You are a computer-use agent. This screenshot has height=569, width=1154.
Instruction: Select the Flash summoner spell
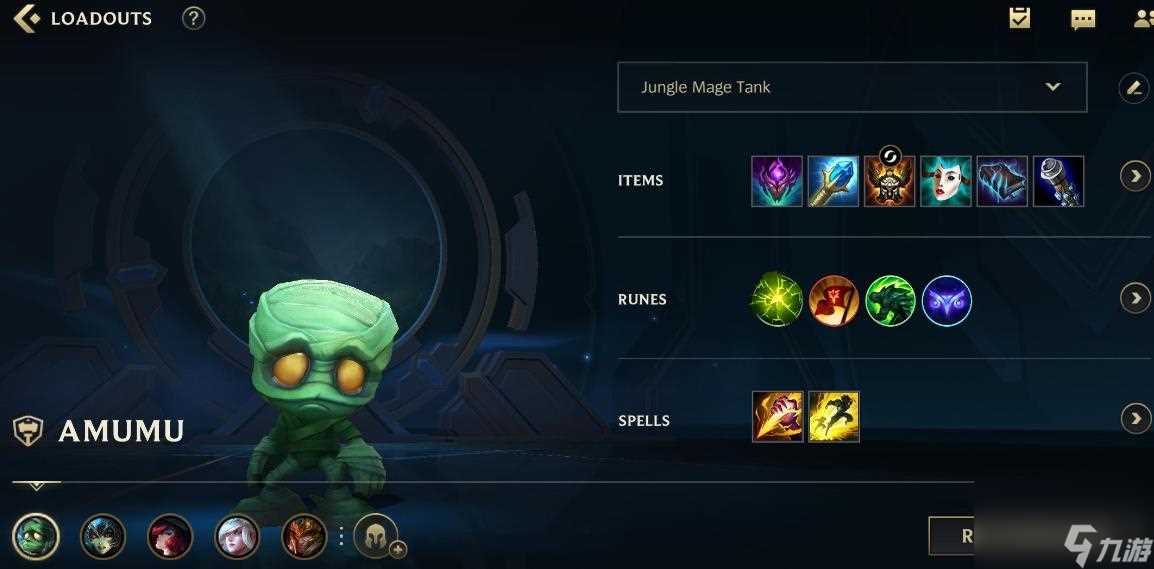pos(834,416)
